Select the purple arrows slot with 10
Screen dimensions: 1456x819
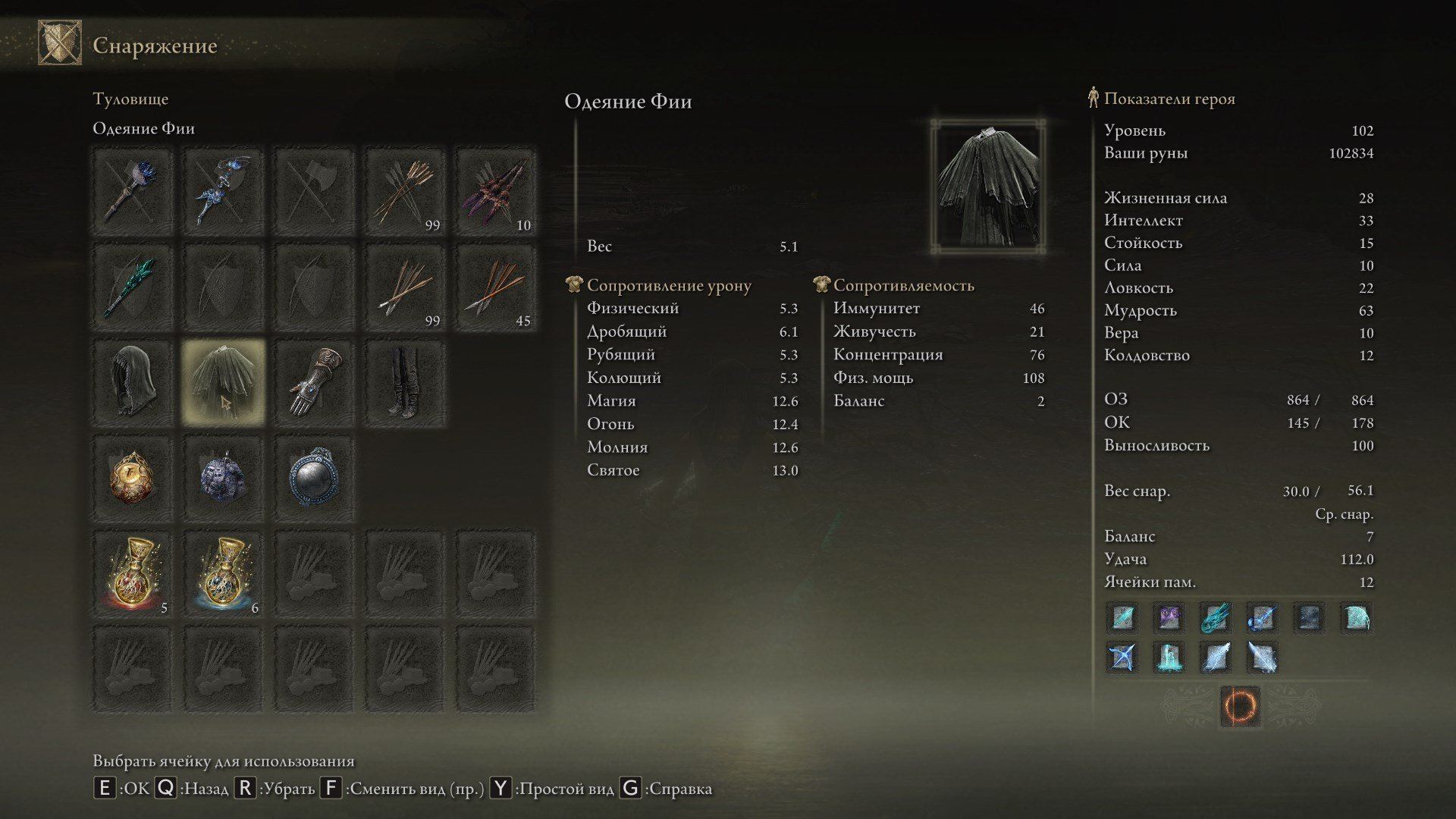(496, 190)
